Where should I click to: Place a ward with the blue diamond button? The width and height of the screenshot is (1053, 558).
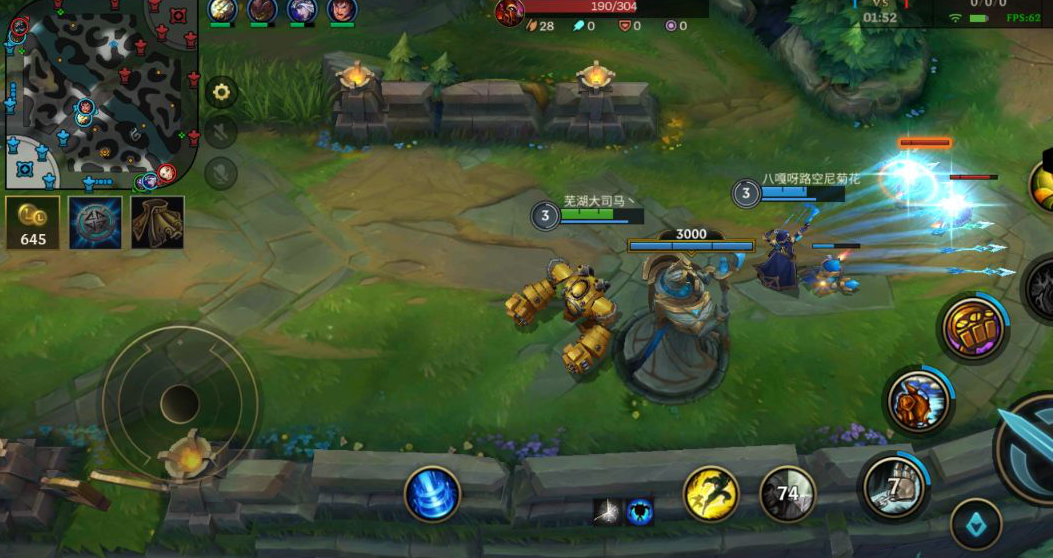(x=975, y=525)
